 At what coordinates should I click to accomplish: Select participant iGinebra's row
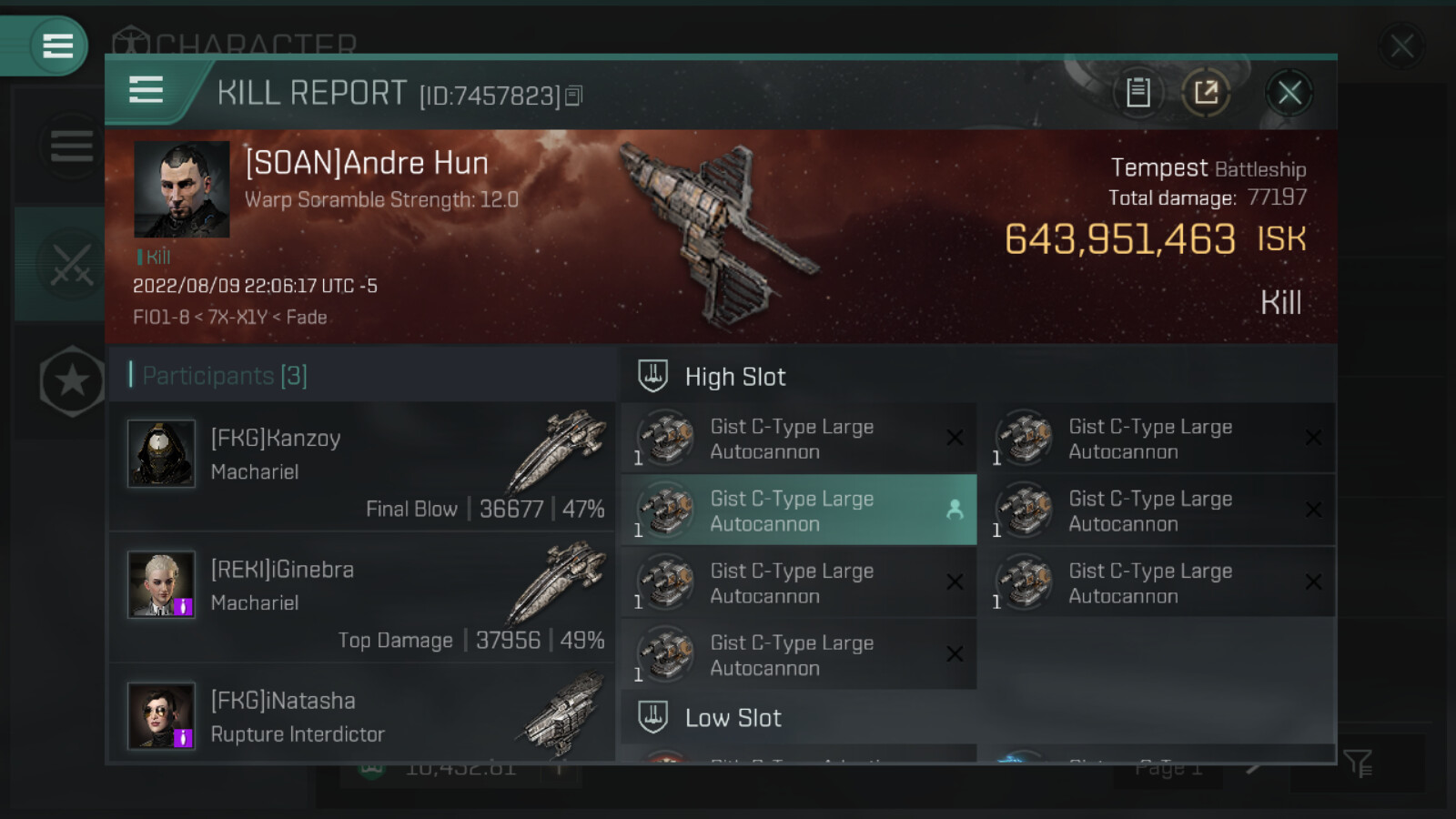point(362,598)
